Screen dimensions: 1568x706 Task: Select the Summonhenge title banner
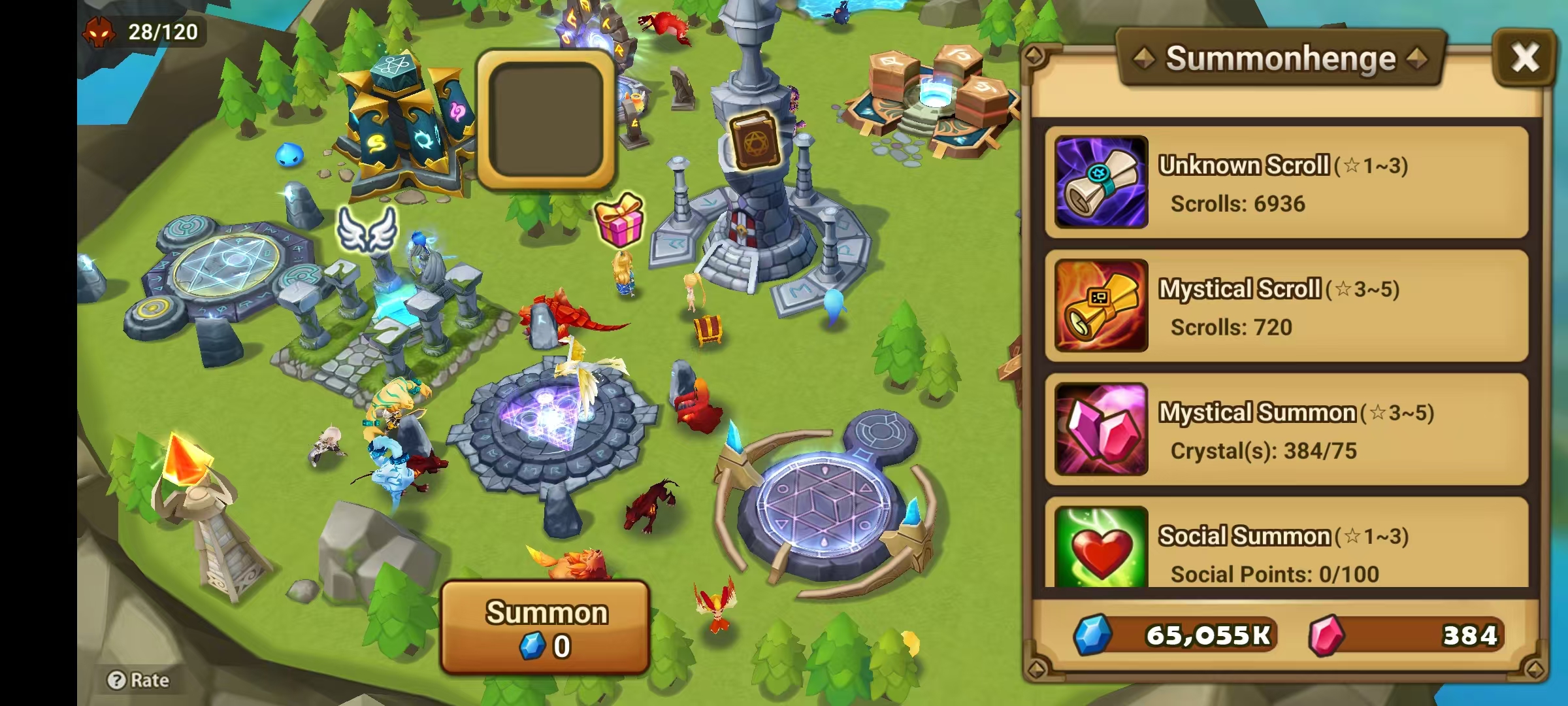(x=1282, y=58)
